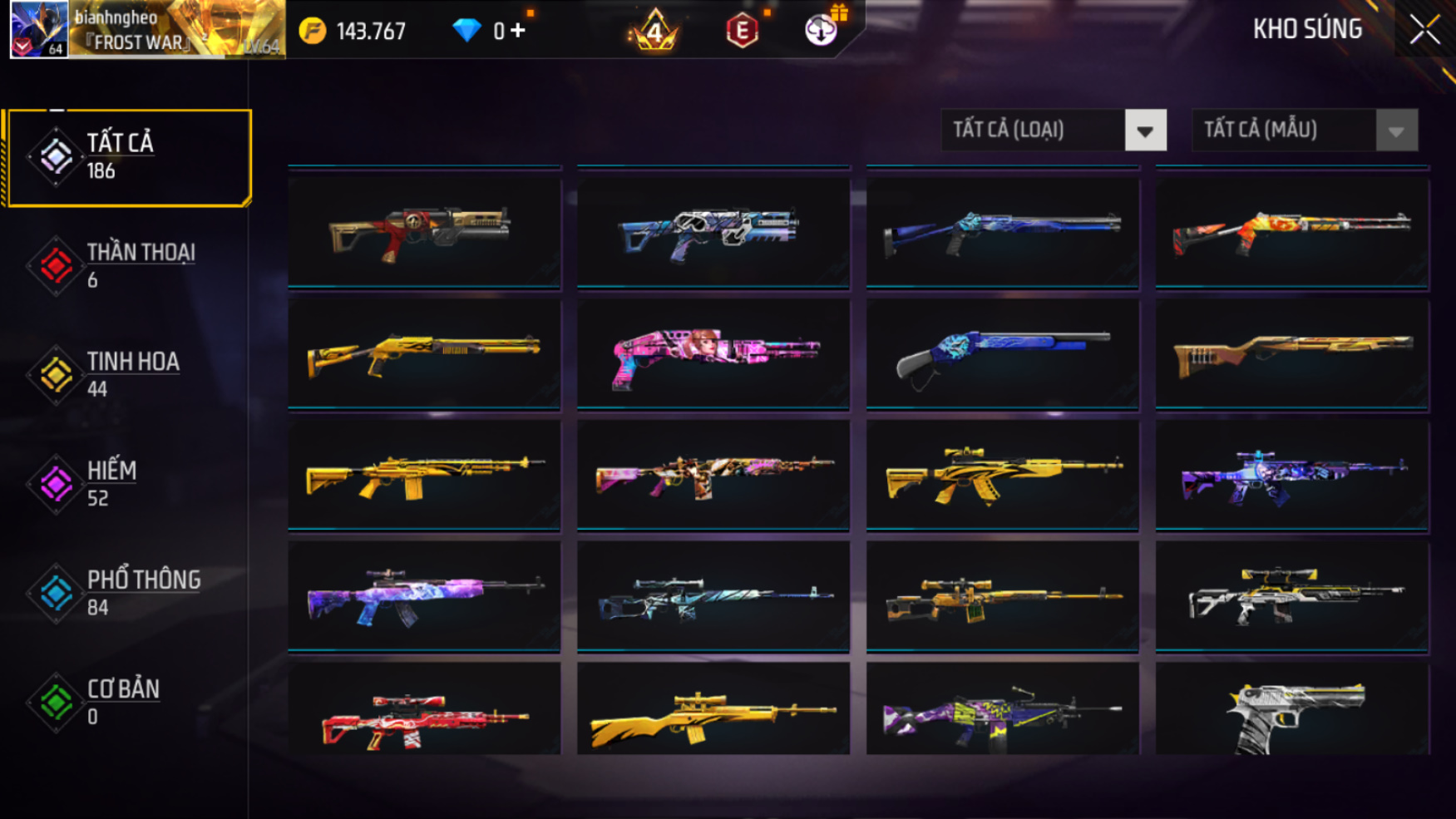This screenshot has height=819, width=1456.
Task: Select the Tất Cả category tab
Action: pyautogui.click(x=128, y=157)
